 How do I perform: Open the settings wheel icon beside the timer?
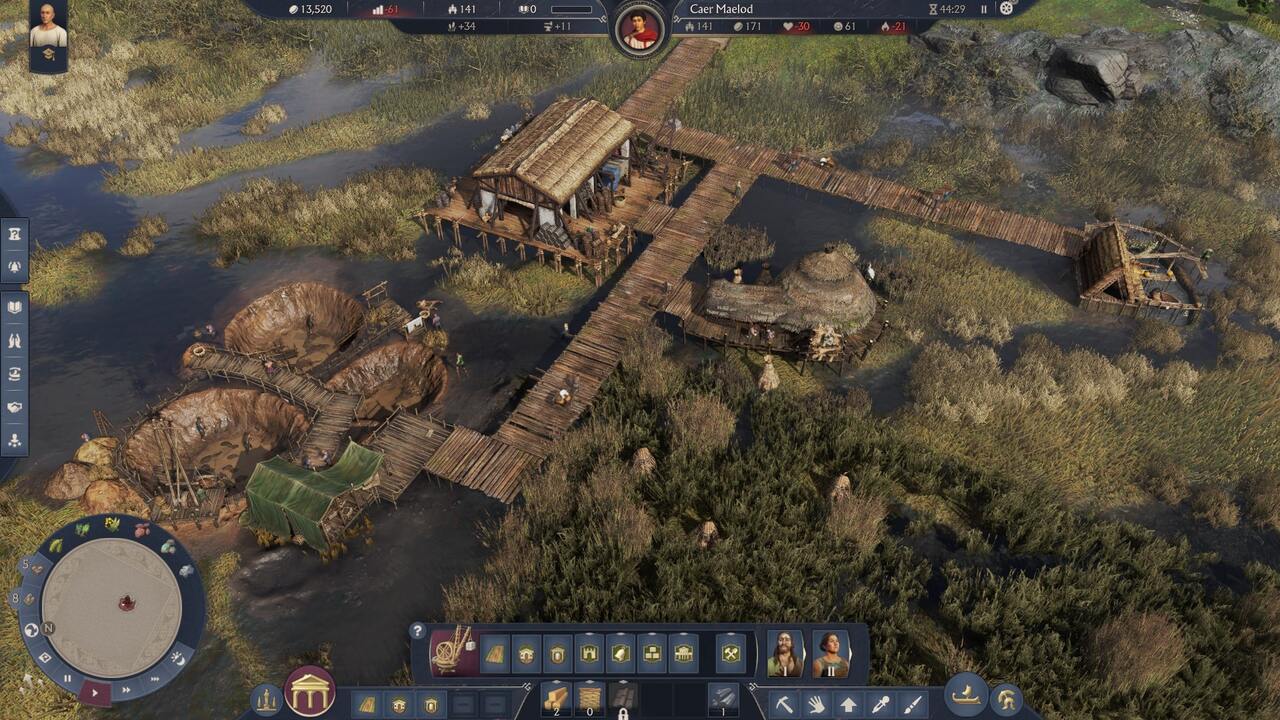coord(1006,9)
